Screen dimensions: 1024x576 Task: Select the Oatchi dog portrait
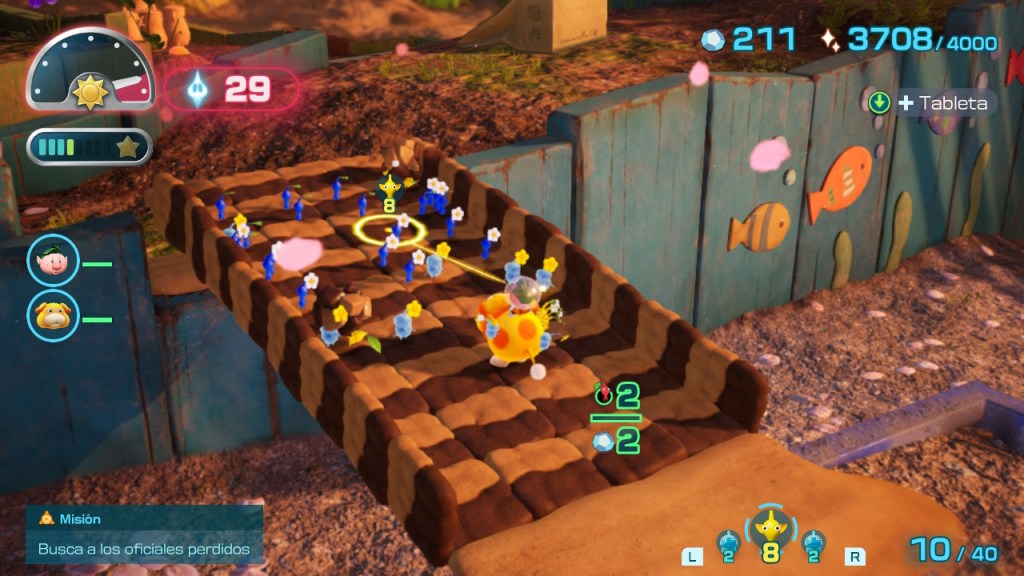pos(52,317)
